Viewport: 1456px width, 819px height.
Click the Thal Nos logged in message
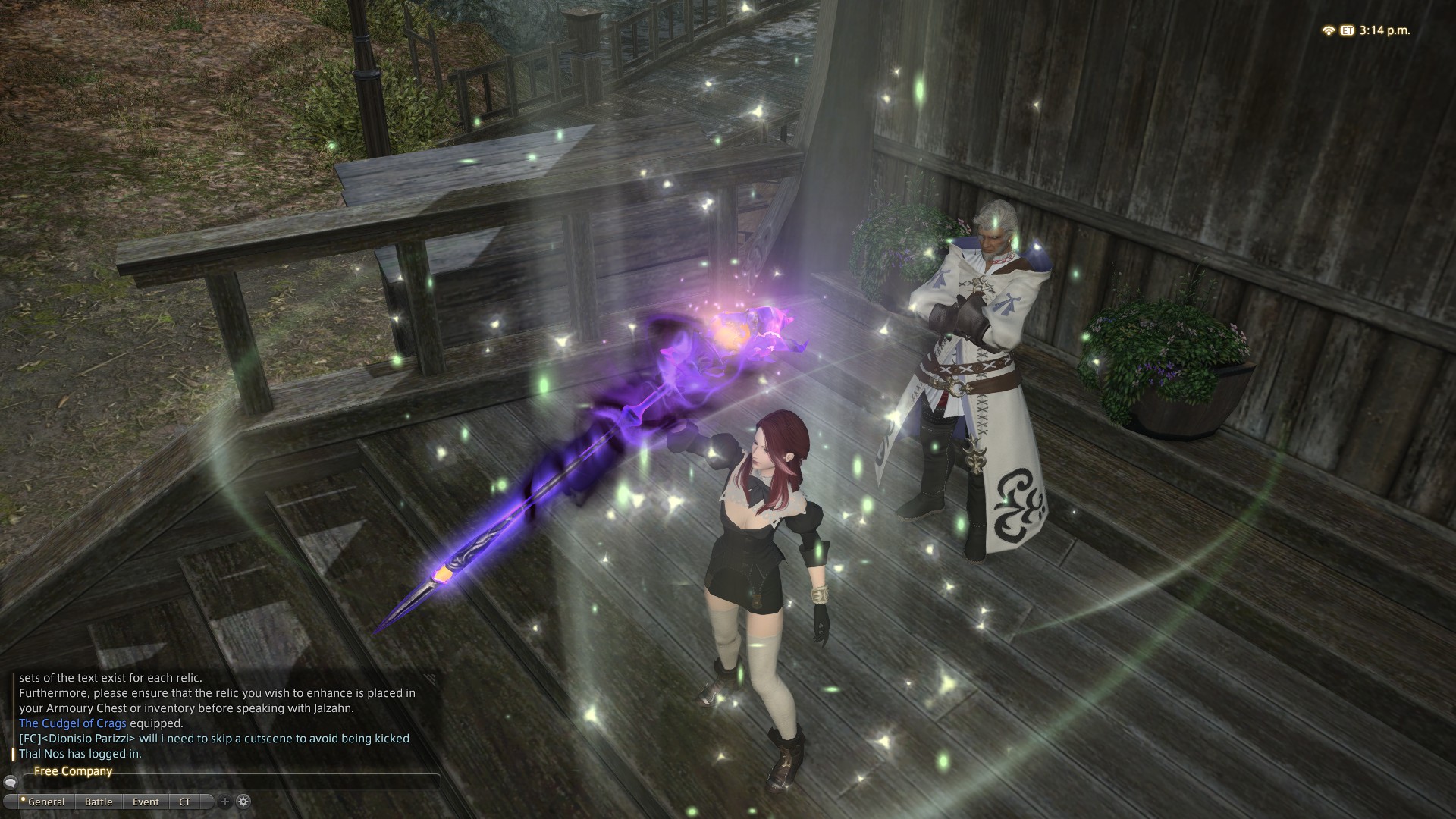(80, 755)
